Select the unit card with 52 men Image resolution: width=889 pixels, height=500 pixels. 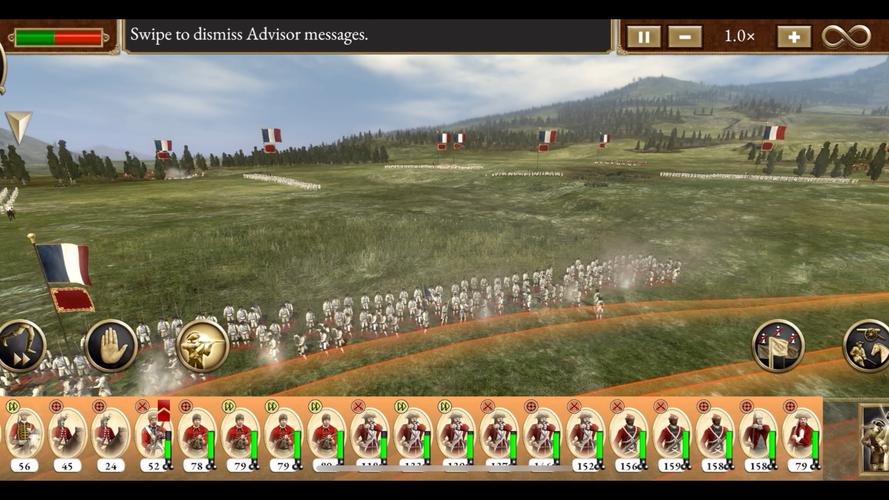coord(153,436)
